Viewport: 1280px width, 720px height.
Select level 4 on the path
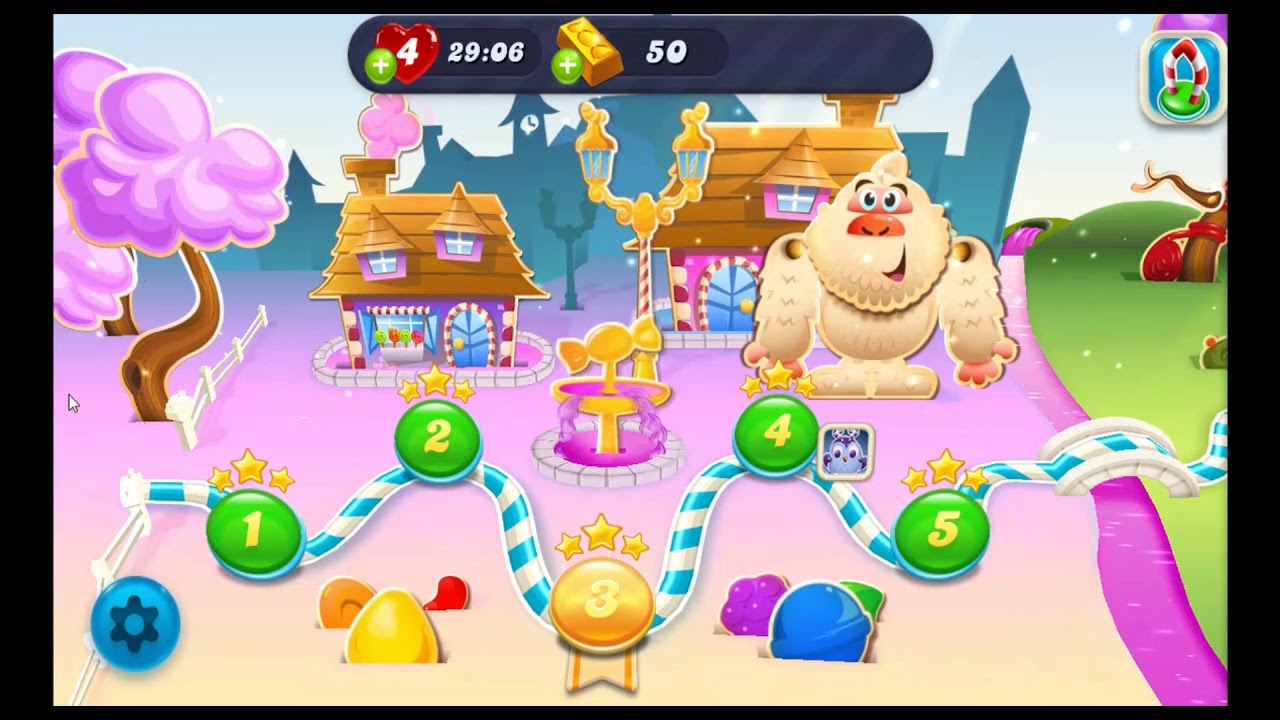pos(776,434)
